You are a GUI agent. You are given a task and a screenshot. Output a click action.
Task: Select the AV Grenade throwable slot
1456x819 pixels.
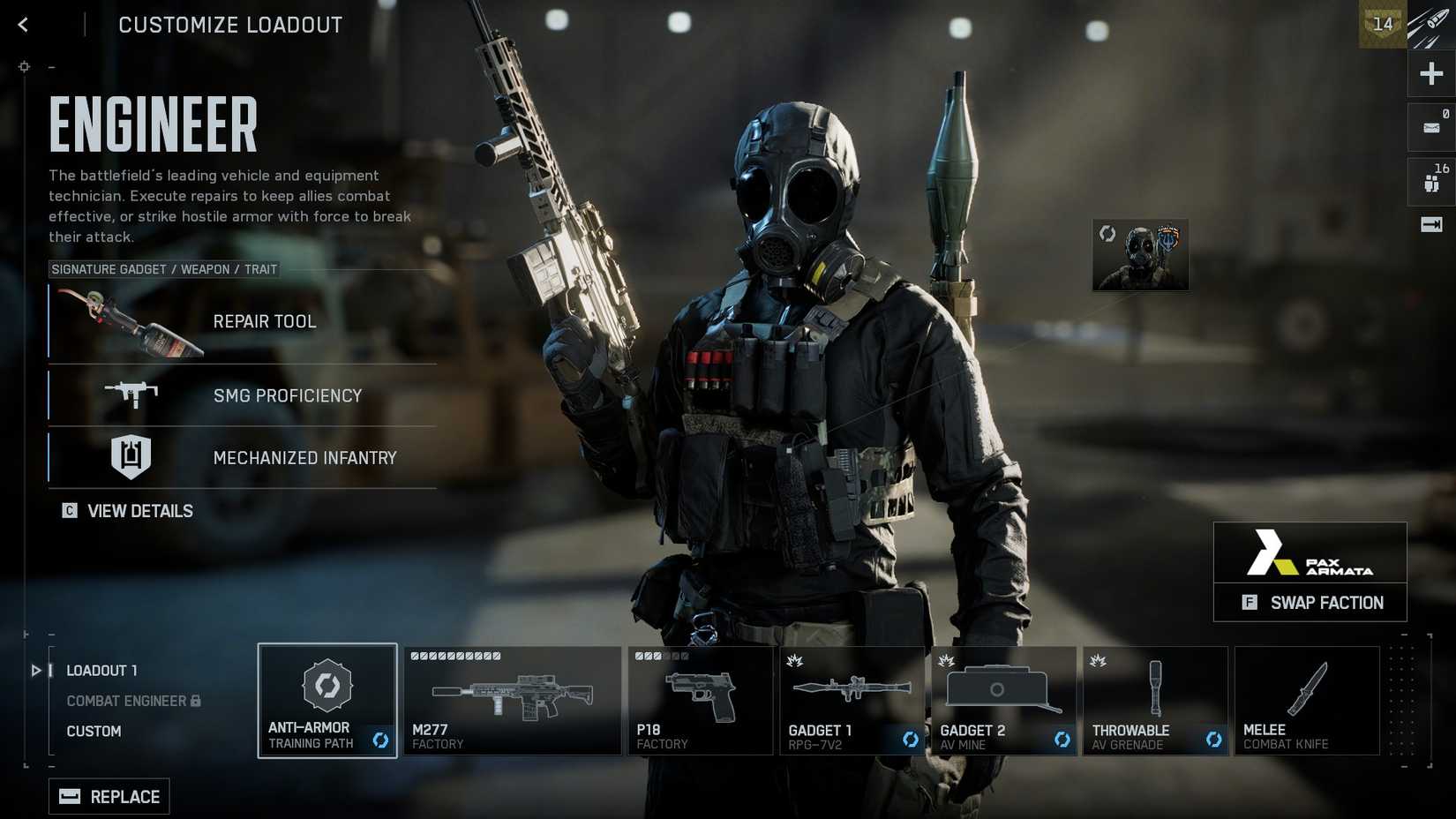tap(1154, 700)
